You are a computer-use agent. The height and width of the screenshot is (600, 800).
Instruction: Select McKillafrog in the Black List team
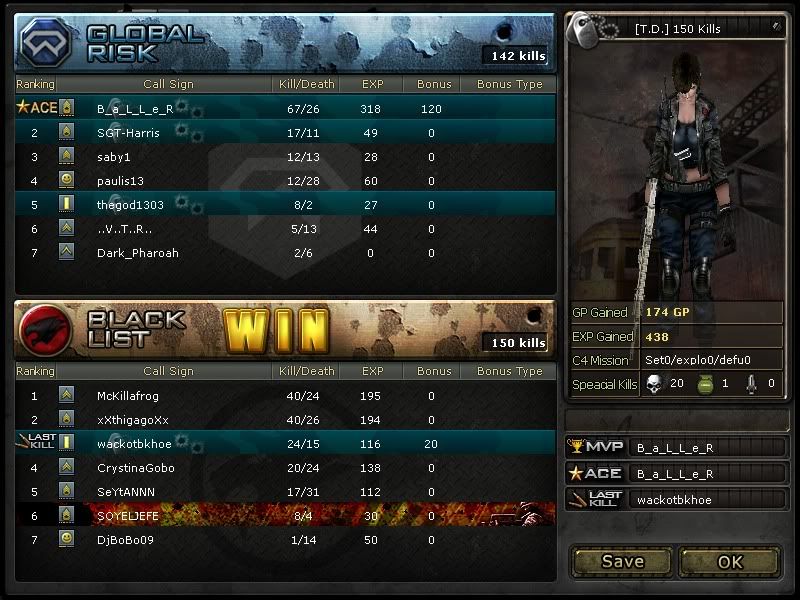tap(285, 396)
